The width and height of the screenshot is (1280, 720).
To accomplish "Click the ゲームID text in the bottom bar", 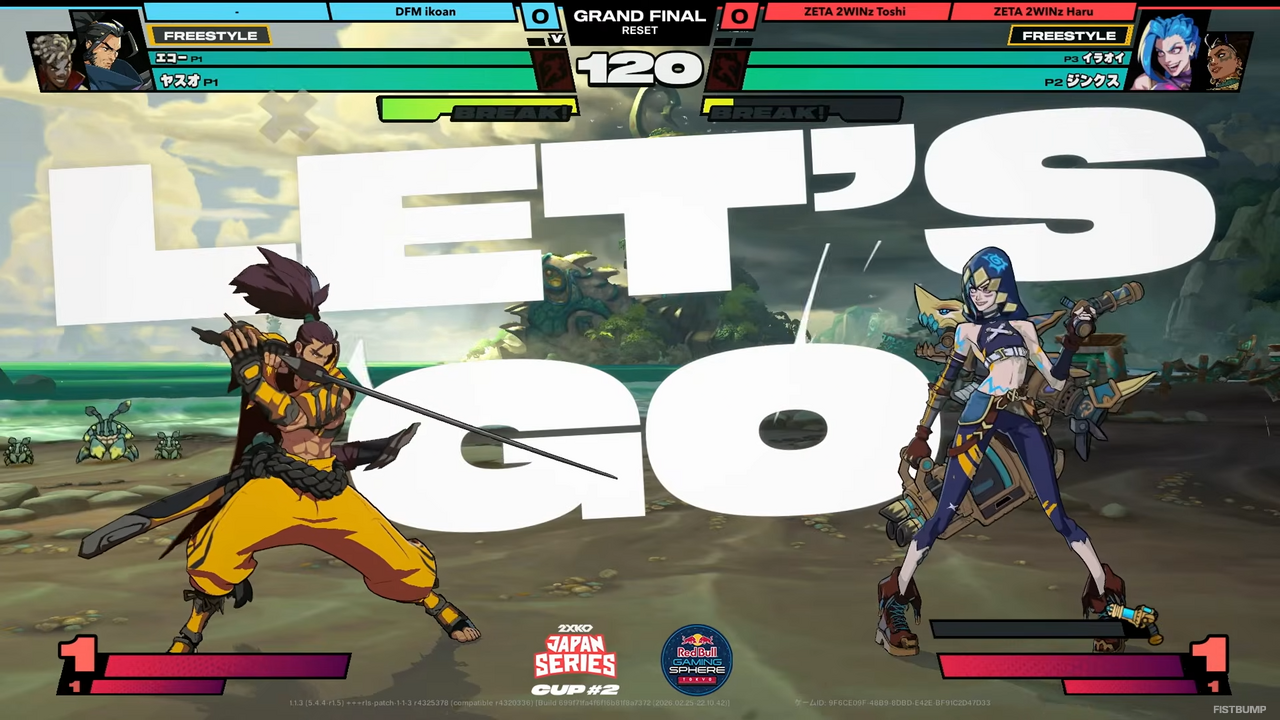I will (x=806, y=703).
